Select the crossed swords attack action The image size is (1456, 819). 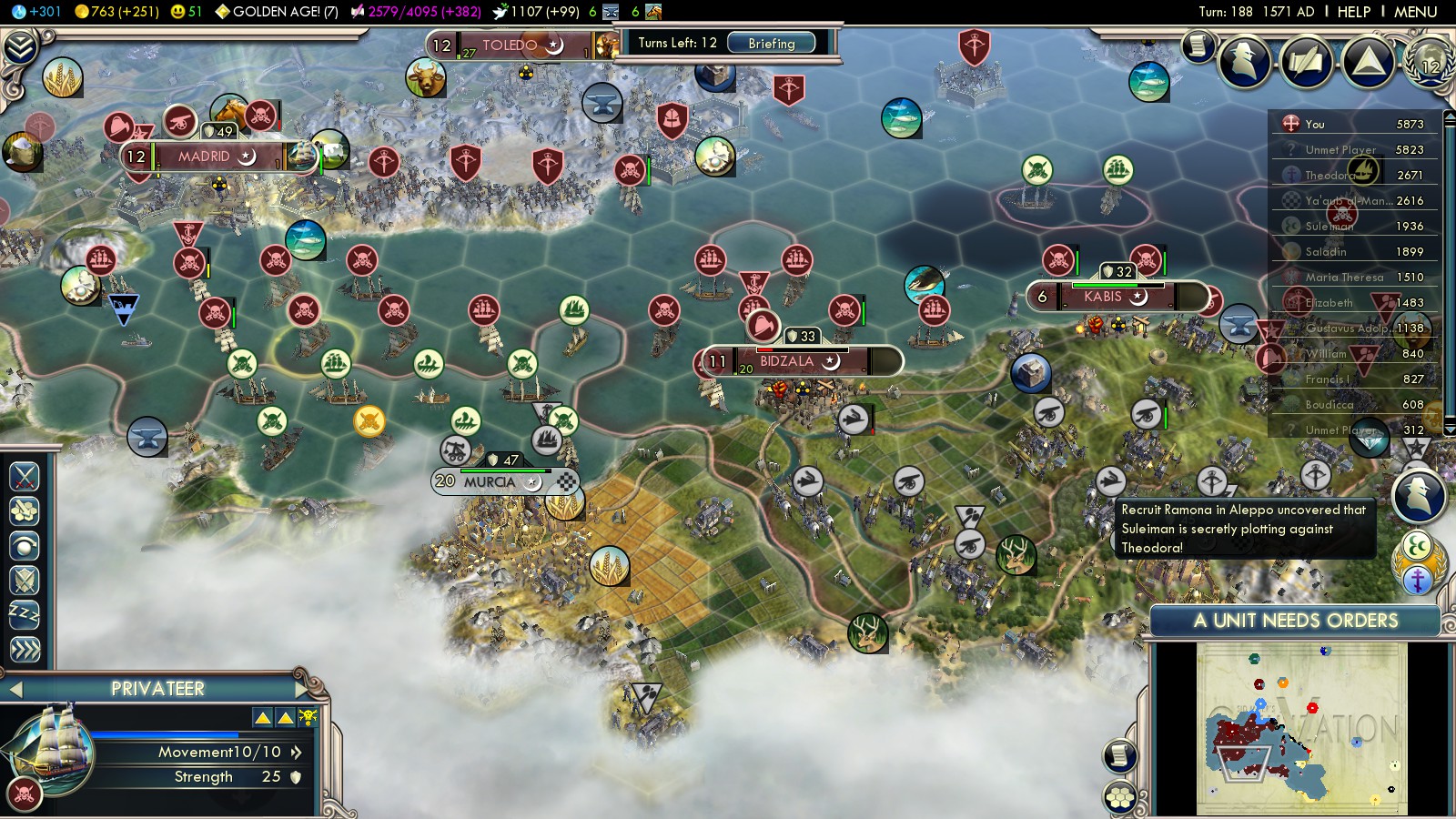coord(25,476)
